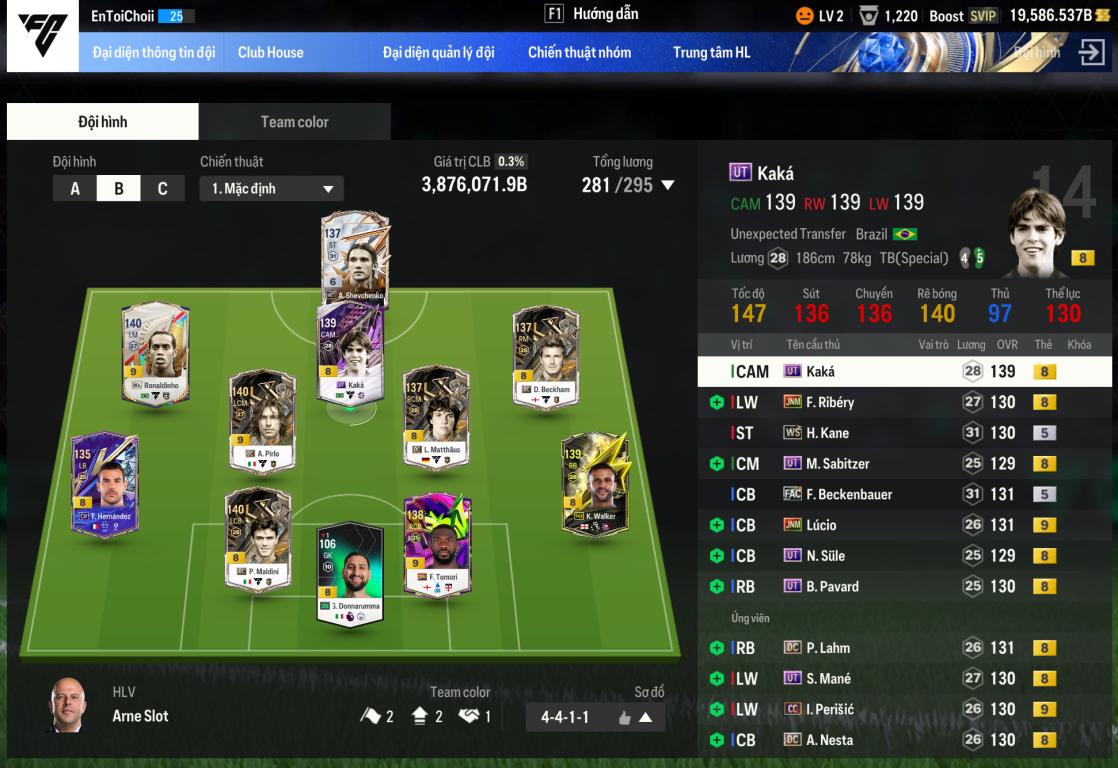Expand the 4-4-1-1 formation selector

point(645,717)
